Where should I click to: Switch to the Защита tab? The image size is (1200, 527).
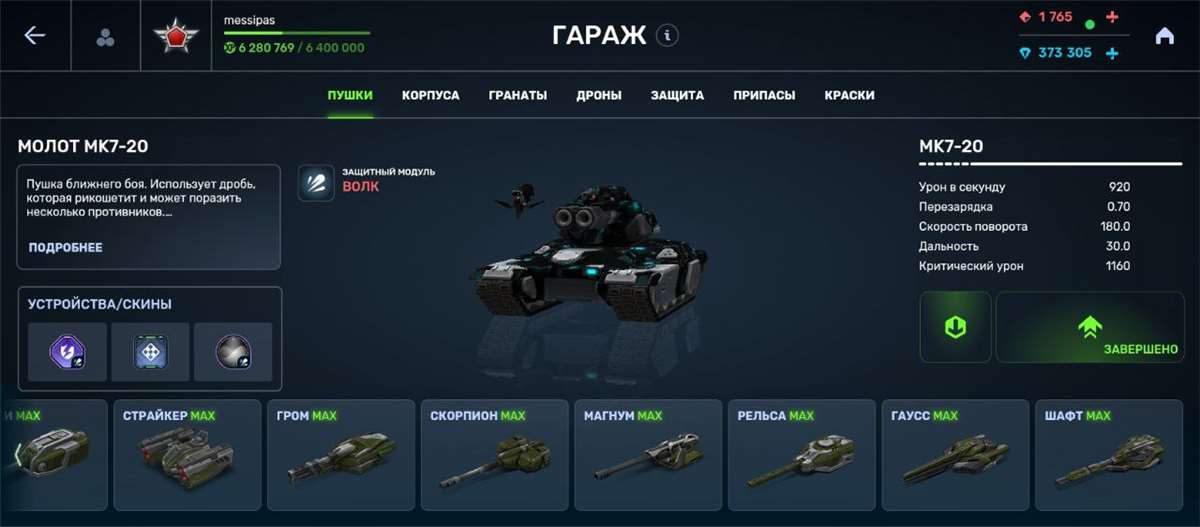click(677, 96)
